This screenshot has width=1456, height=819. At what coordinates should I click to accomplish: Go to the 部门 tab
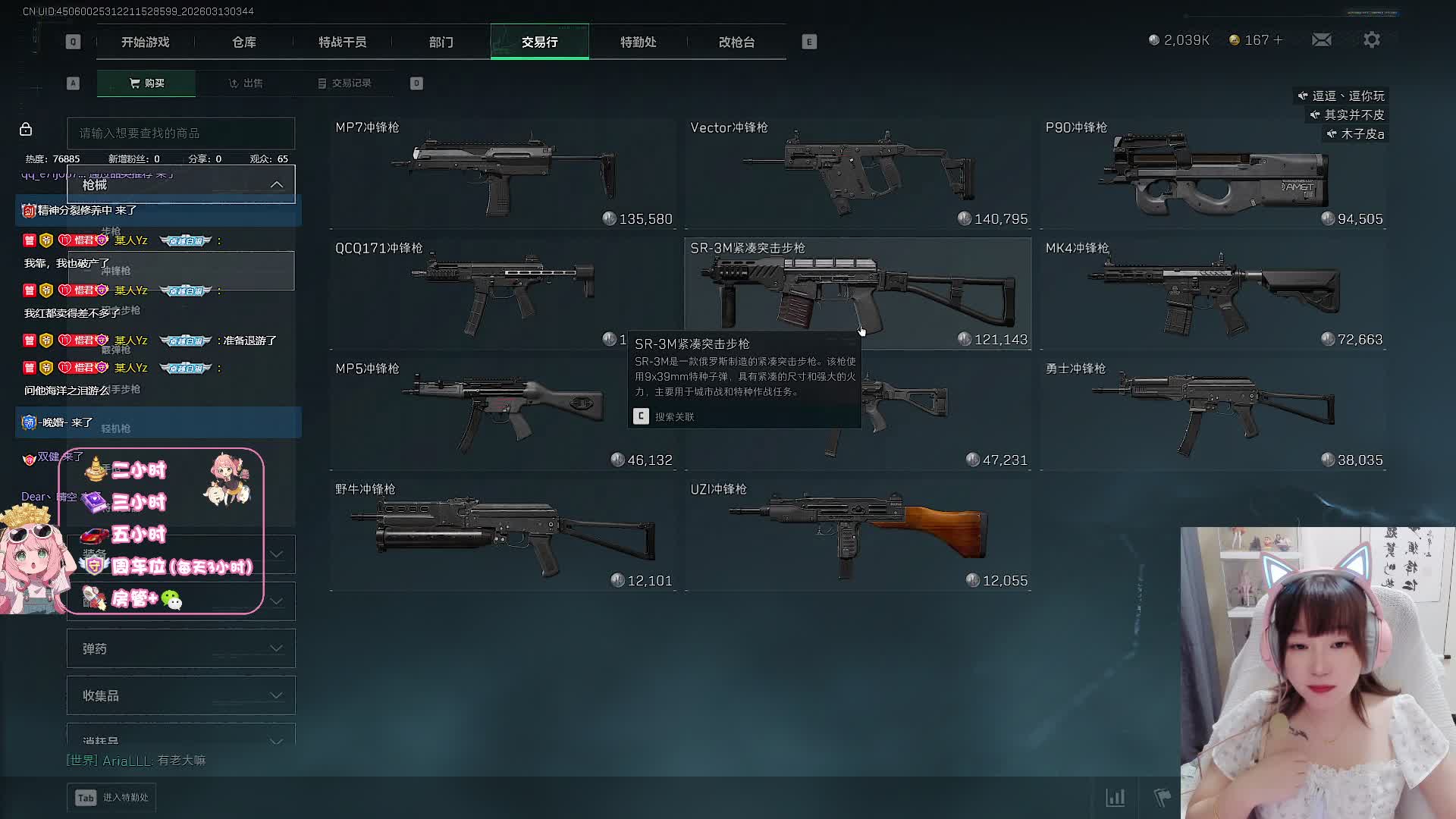[441, 42]
